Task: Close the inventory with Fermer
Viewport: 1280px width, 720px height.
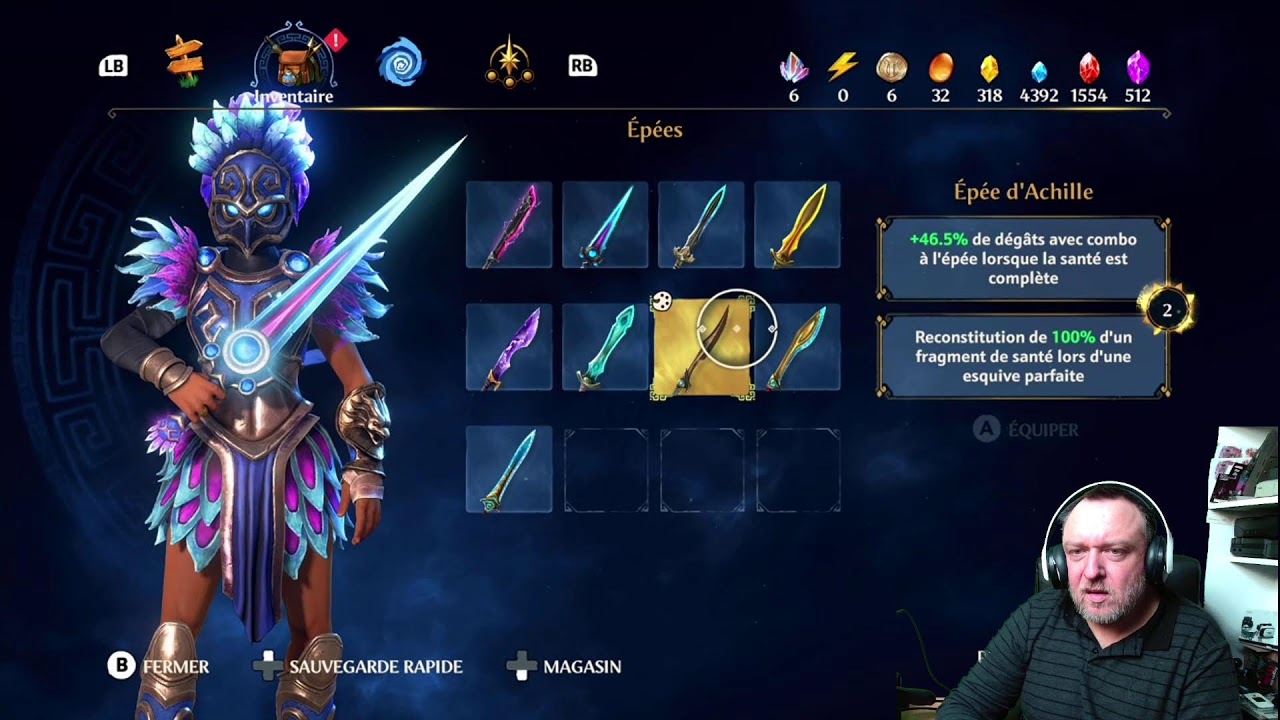Action: (160, 666)
